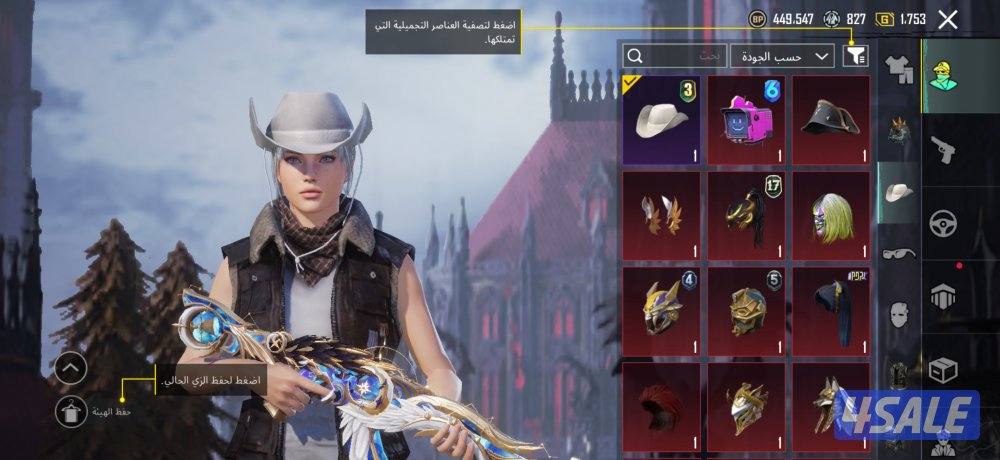Open the outfit shirt-and-pants category tab
Viewport: 1000px width, 460px height.
click(899, 70)
